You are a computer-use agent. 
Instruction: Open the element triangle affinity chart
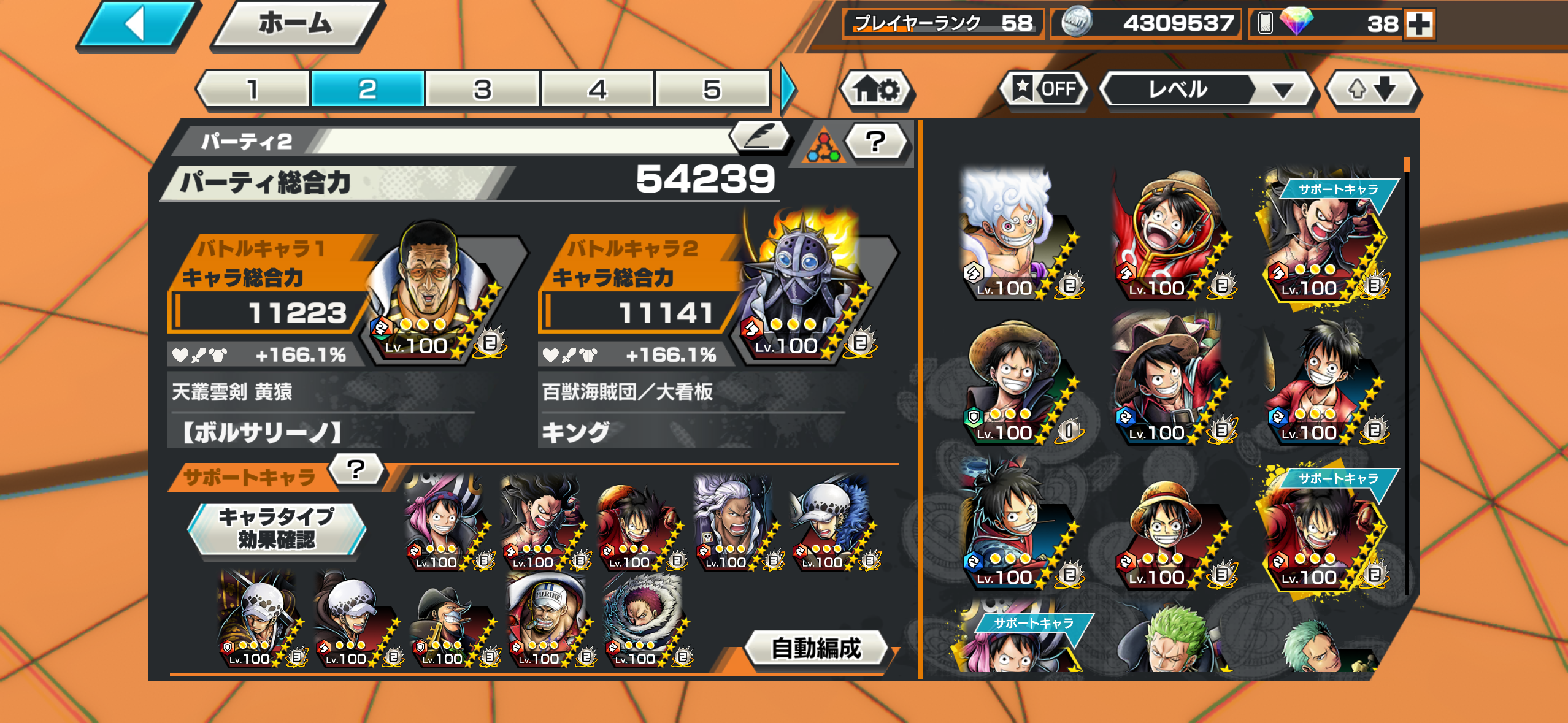tap(823, 147)
